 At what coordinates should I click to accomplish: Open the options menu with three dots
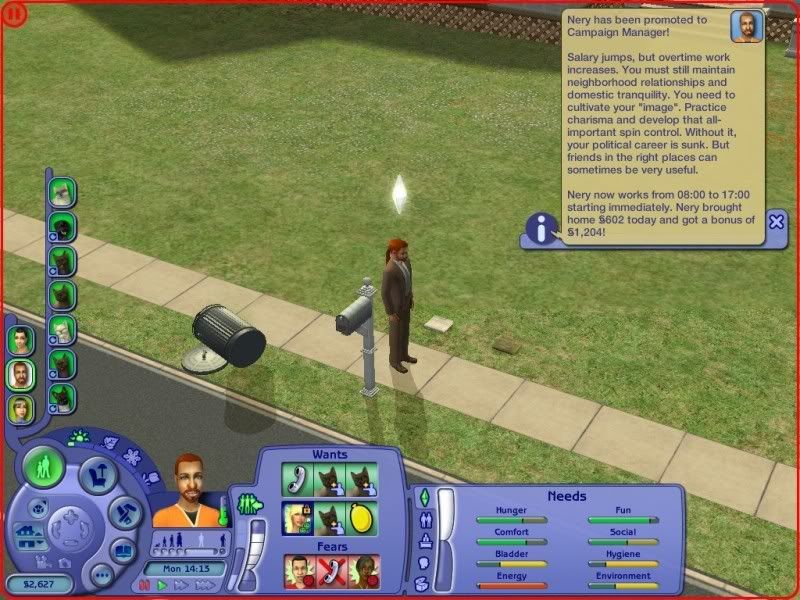[x=101, y=576]
